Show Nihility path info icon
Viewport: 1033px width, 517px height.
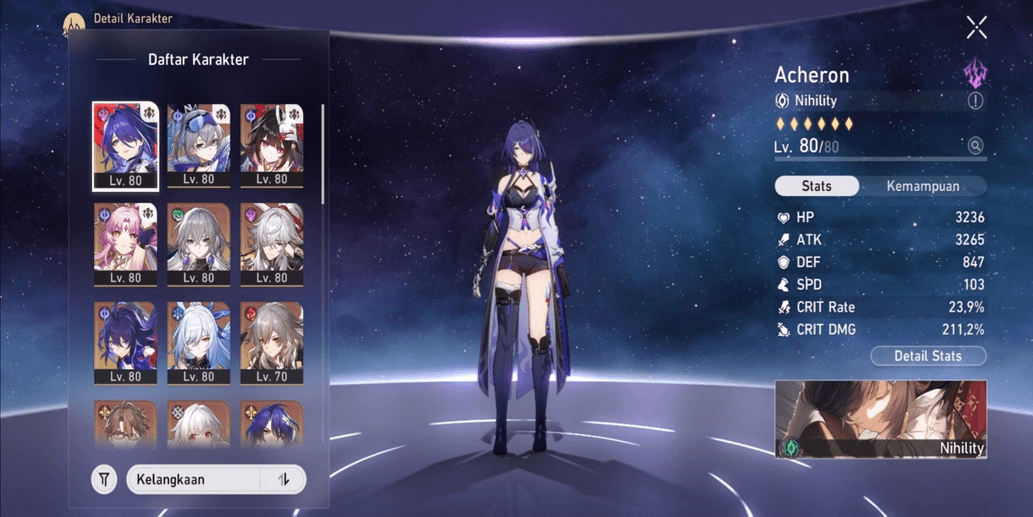click(975, 101)
